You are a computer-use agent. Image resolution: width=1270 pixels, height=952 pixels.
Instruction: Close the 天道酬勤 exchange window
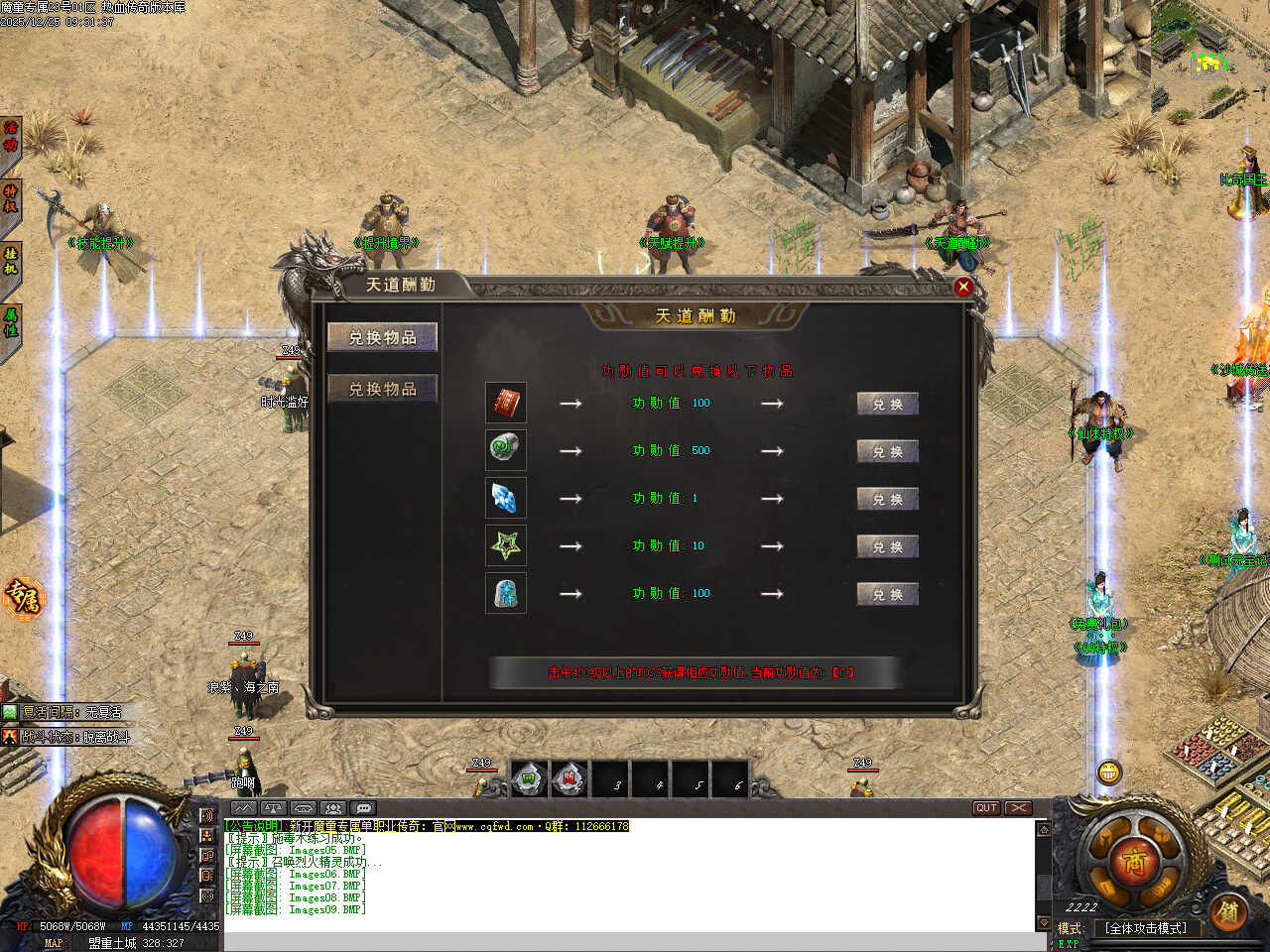point(962,288)
